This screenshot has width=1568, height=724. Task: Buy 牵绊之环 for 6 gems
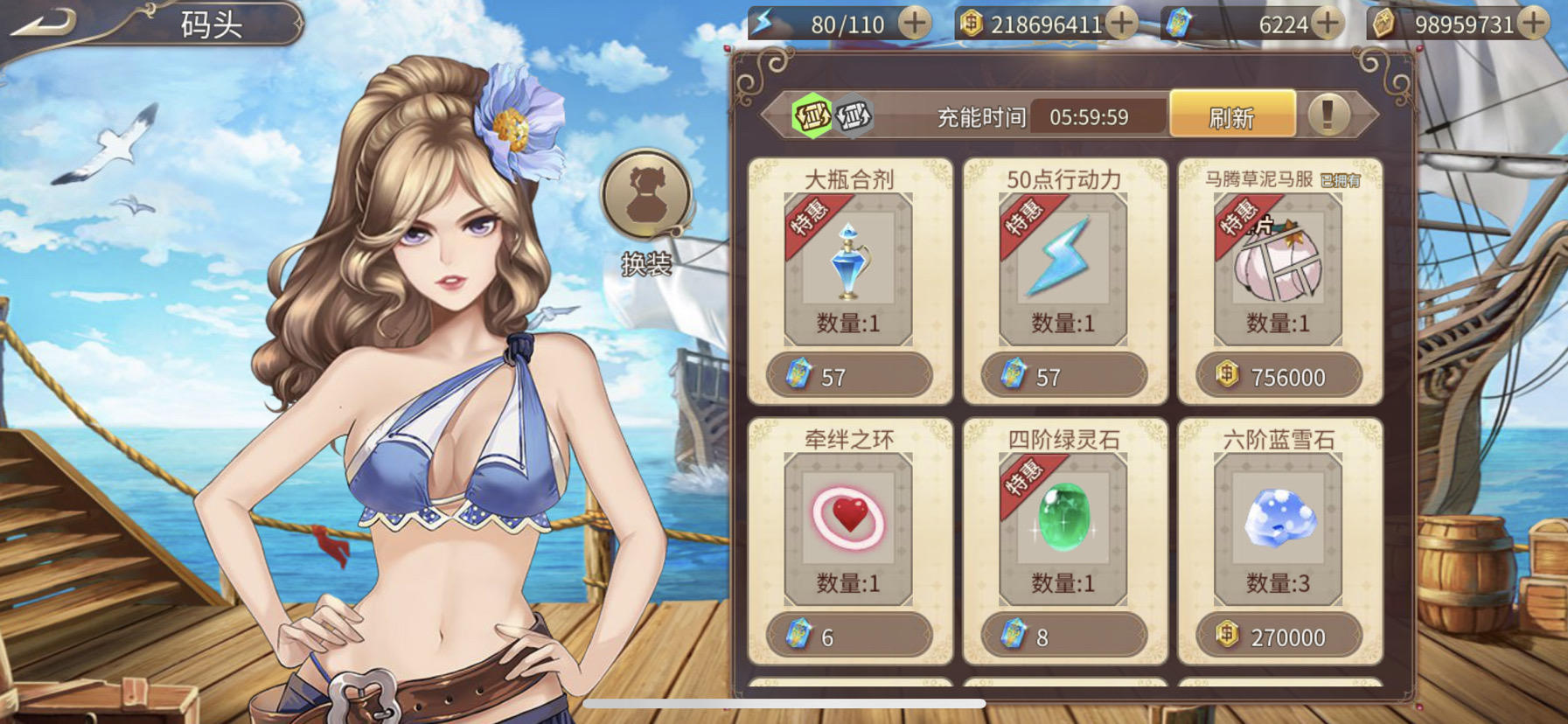point(848,637)
